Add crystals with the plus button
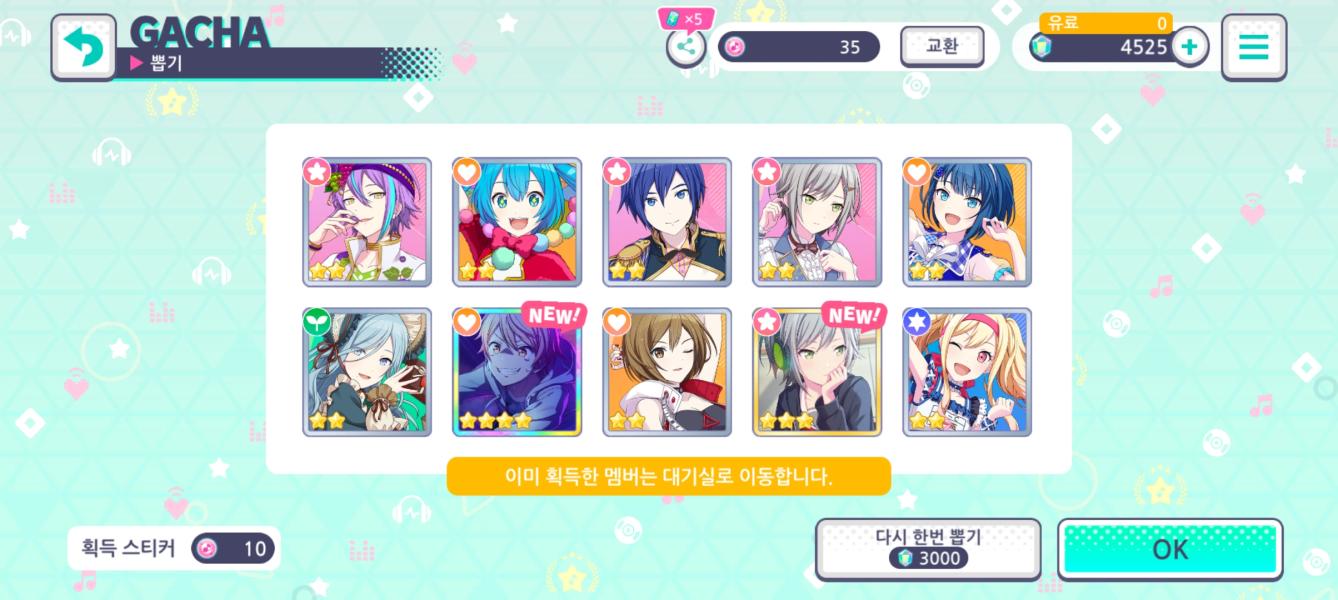Viewport: 1338px width, 600px height. click(1189, 46)
